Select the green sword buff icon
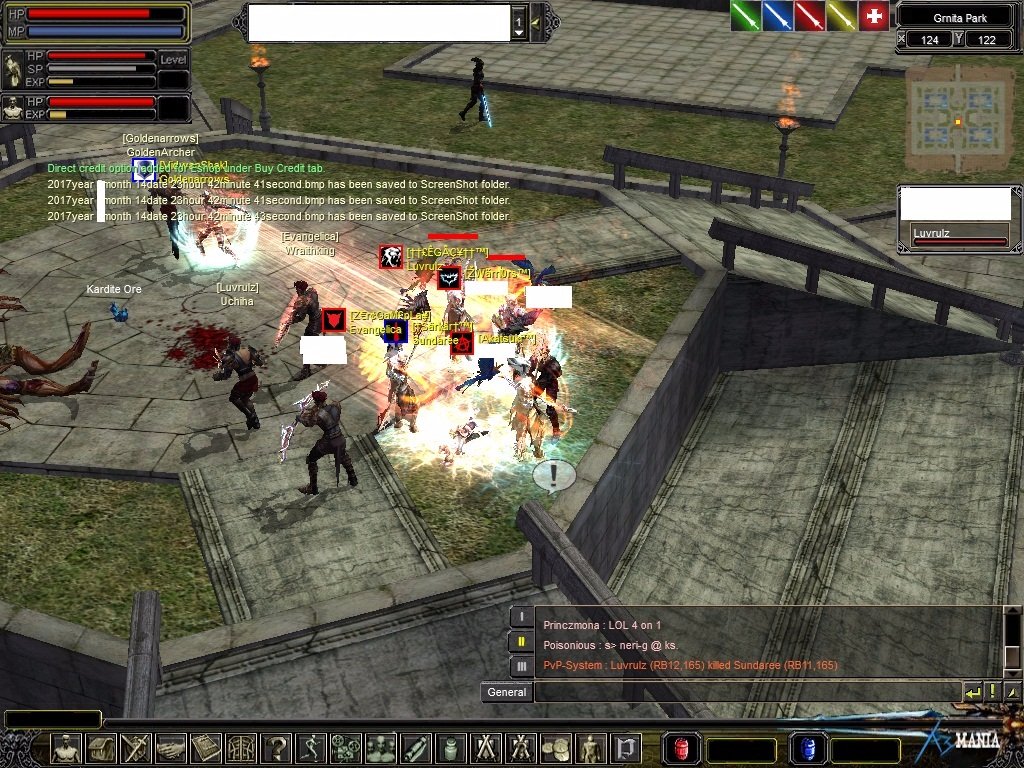1024x768 pixels. (746, 16)
